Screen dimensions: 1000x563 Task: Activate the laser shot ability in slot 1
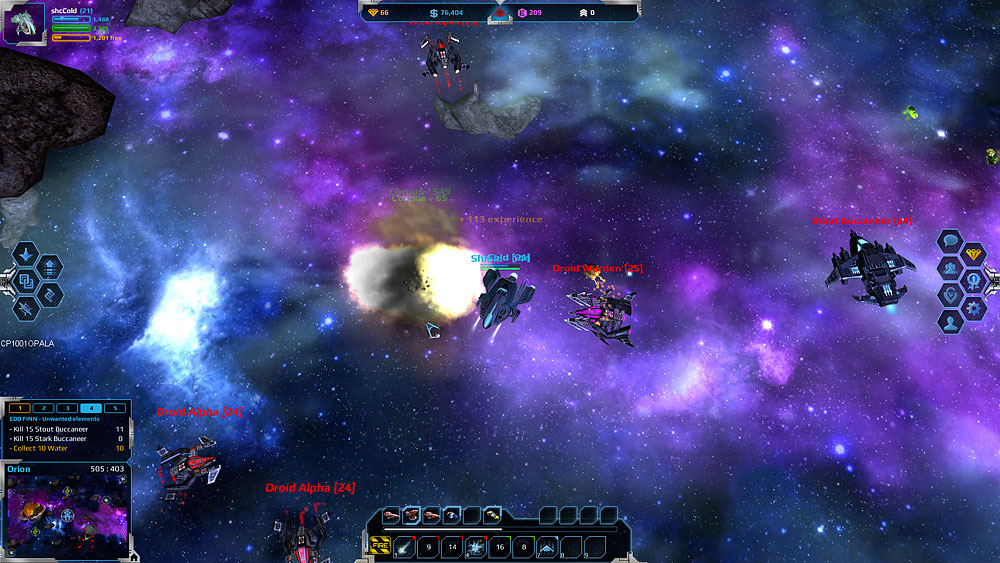404,546
